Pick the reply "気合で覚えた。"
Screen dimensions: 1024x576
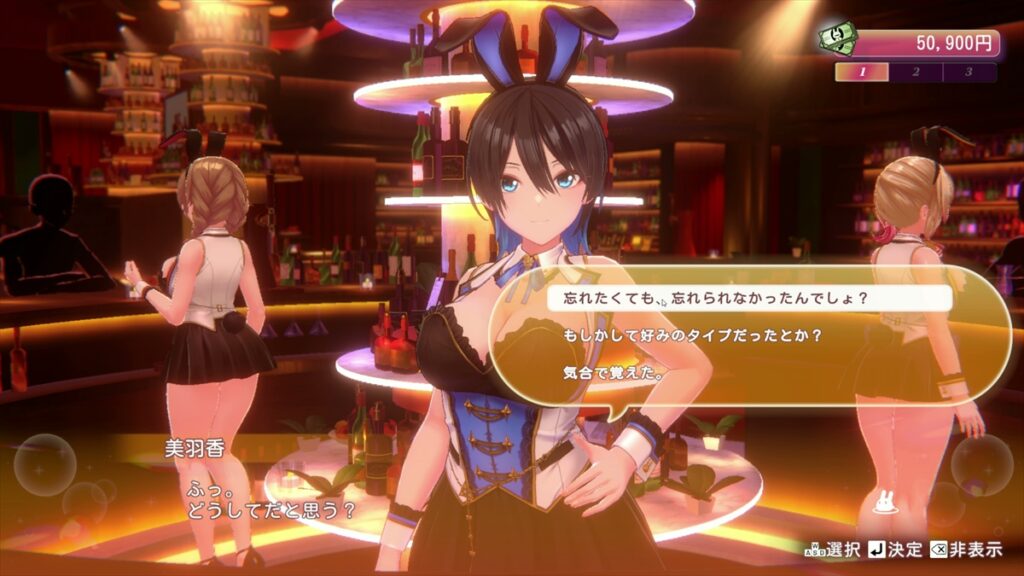tap(600, 373)
